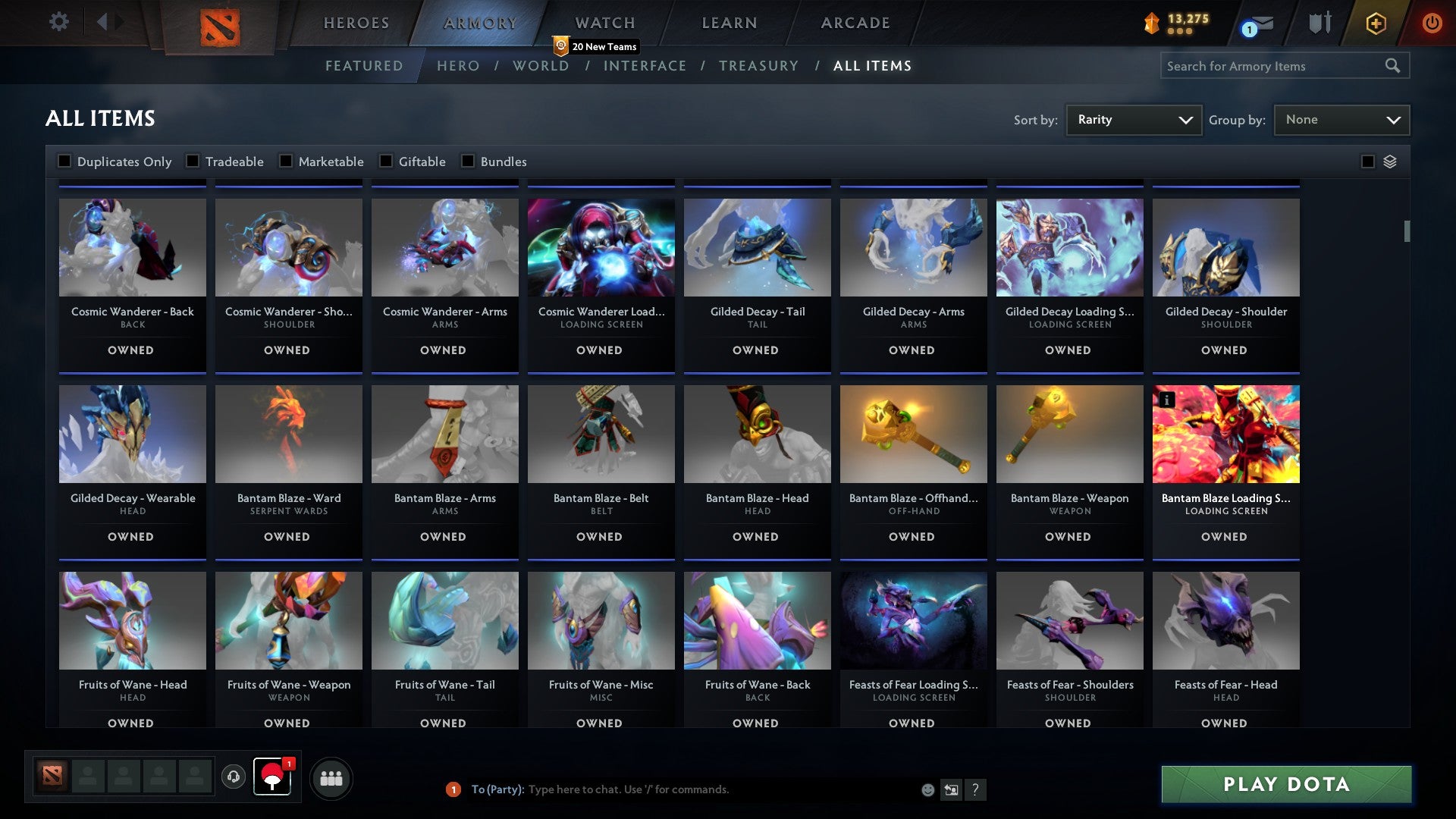Open the Settings gear in the top left
Screen dimensions: 1456x819
click(59, 22)
